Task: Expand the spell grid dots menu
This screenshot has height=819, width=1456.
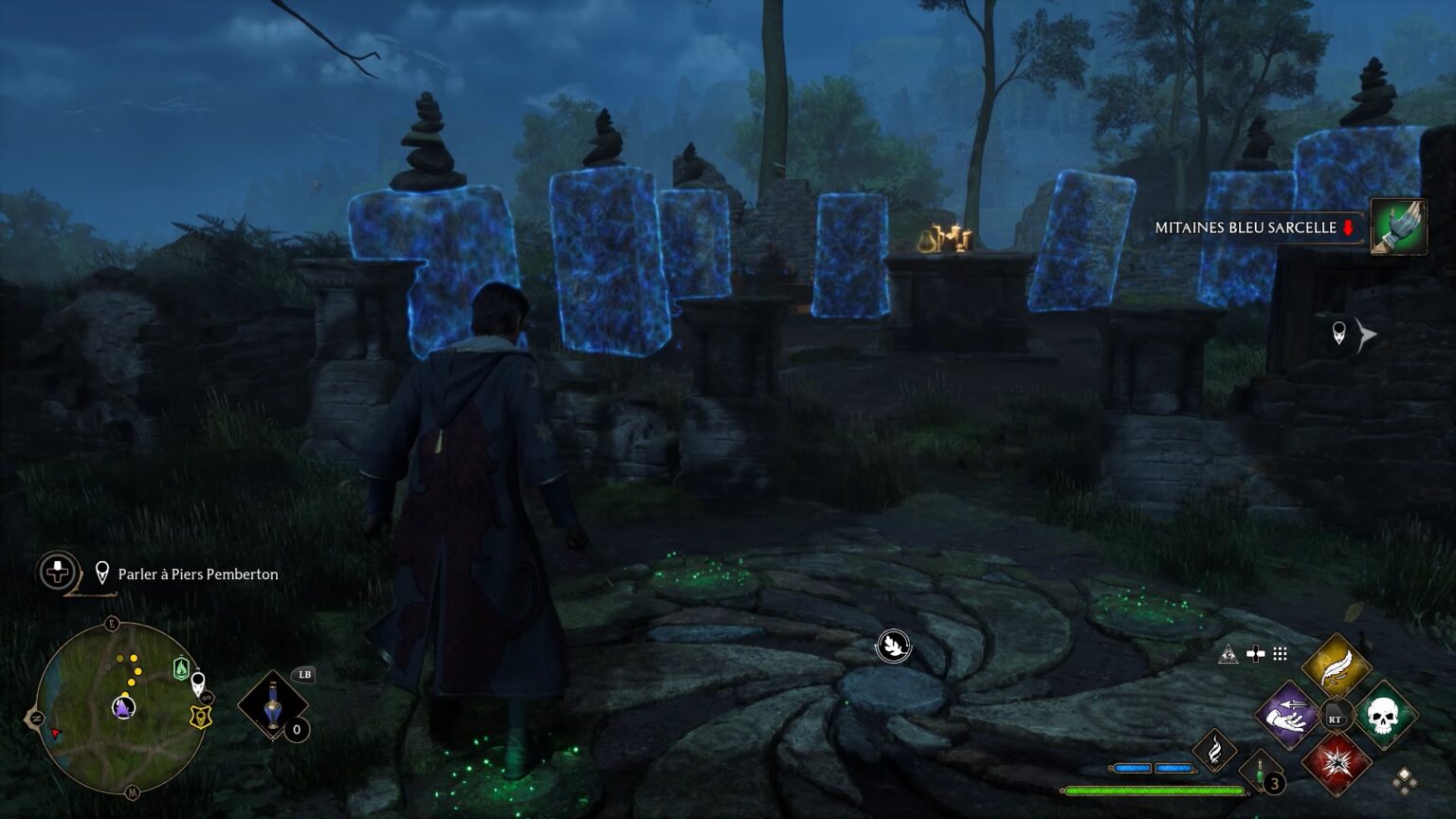Action: [x=1278, y=655]
